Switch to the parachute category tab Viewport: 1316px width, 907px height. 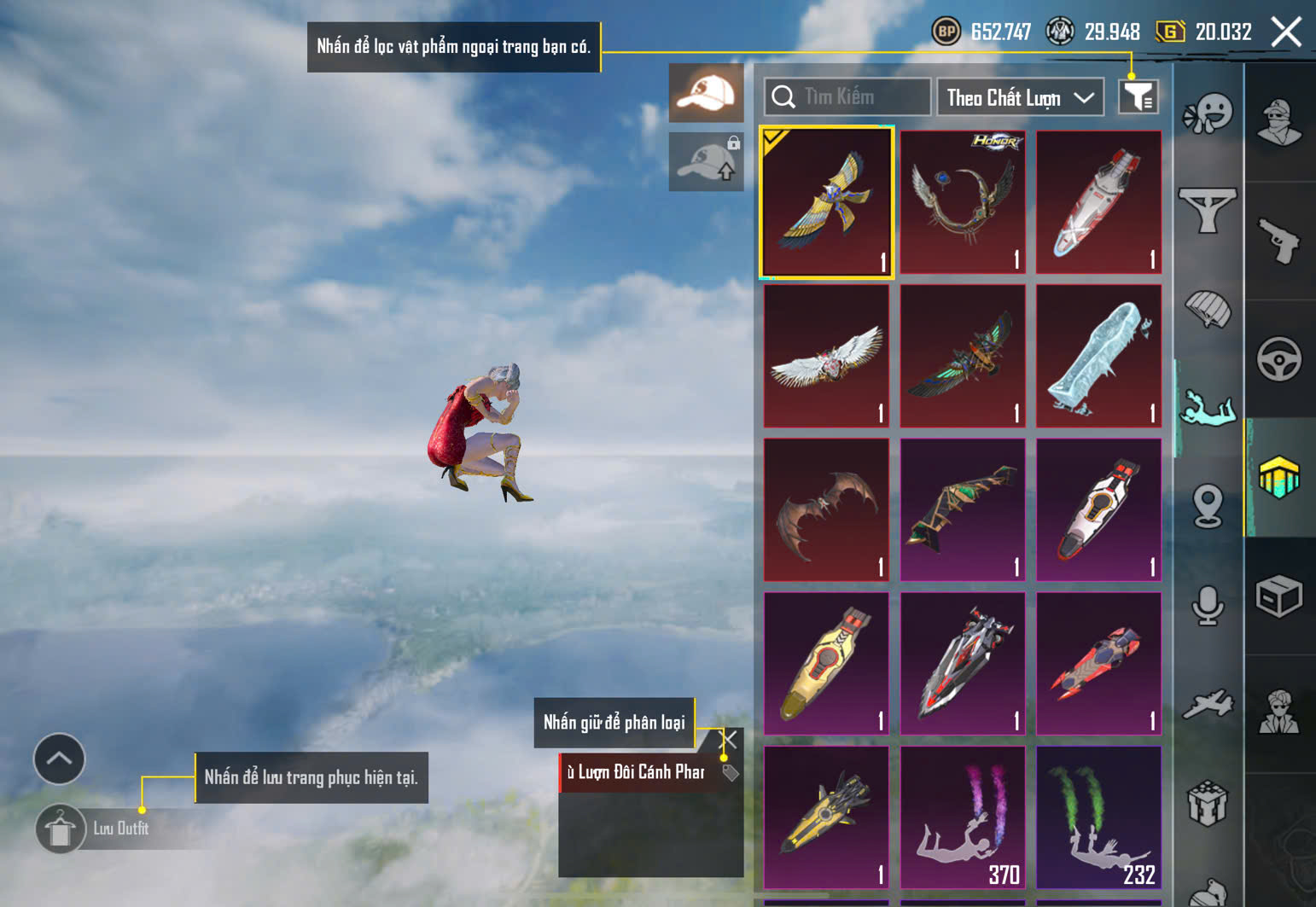(1208, 308)
